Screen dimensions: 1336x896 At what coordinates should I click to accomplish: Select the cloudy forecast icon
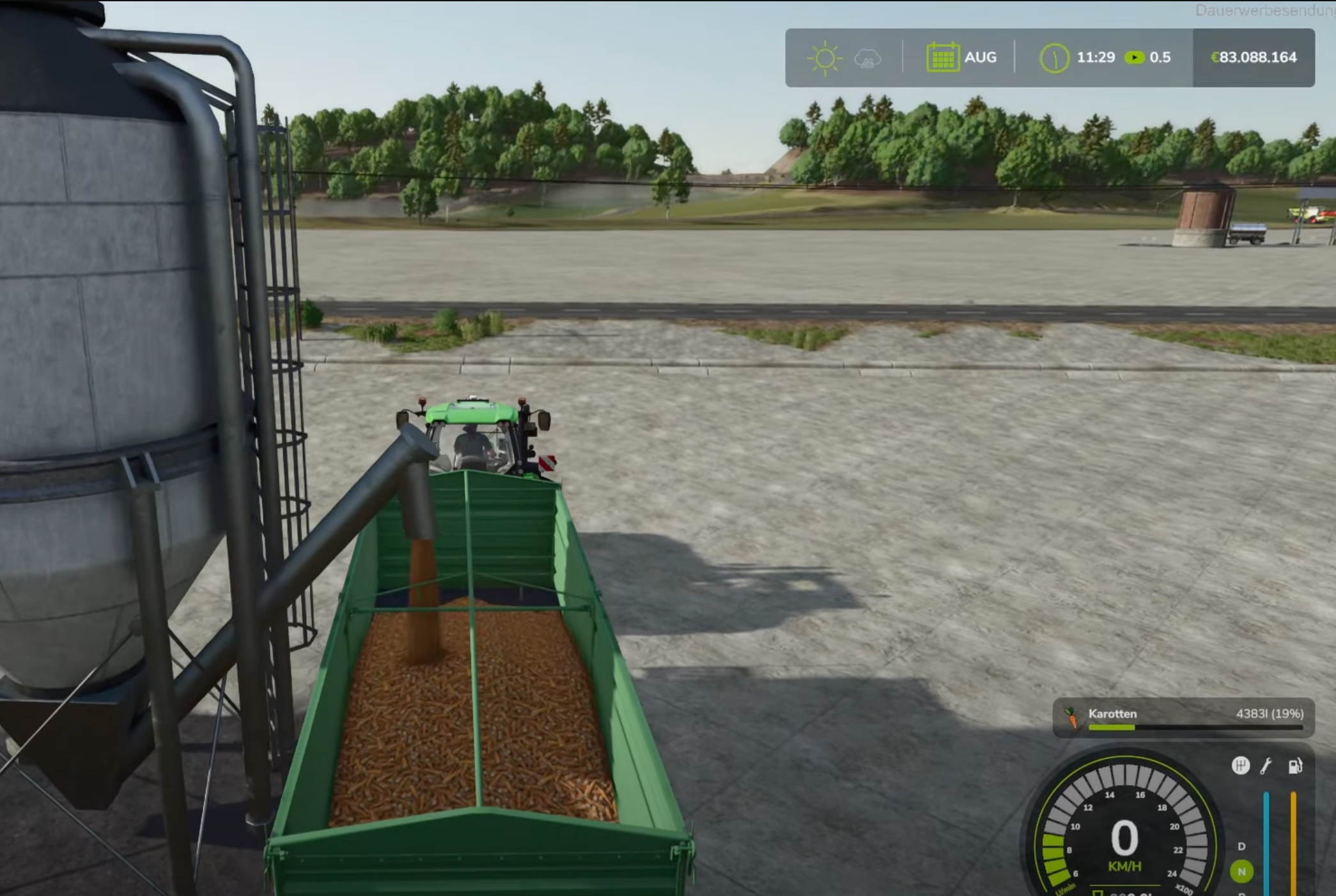click(x=867, y=59)
